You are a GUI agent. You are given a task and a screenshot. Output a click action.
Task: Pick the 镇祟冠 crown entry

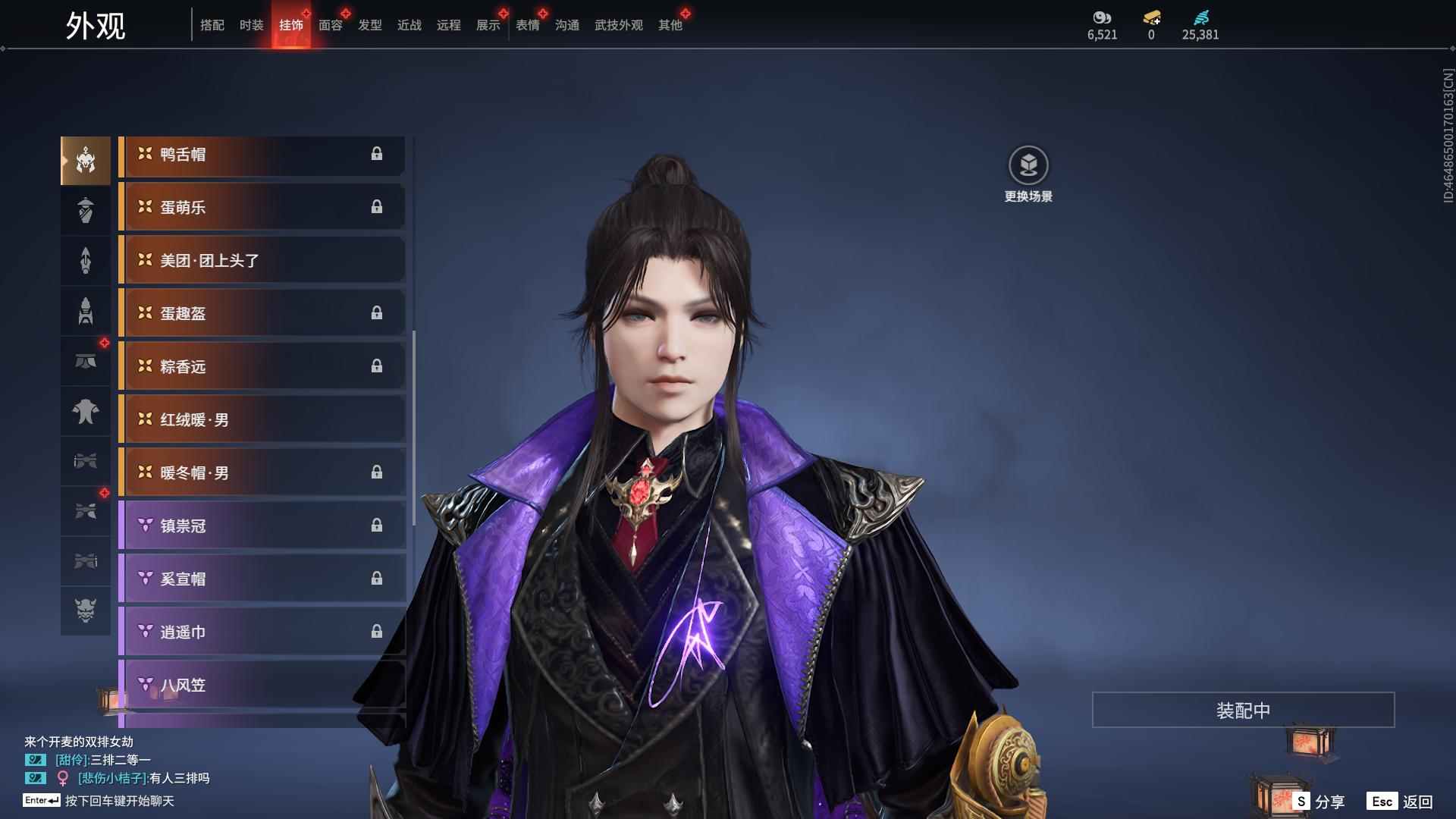click(262, 526)
